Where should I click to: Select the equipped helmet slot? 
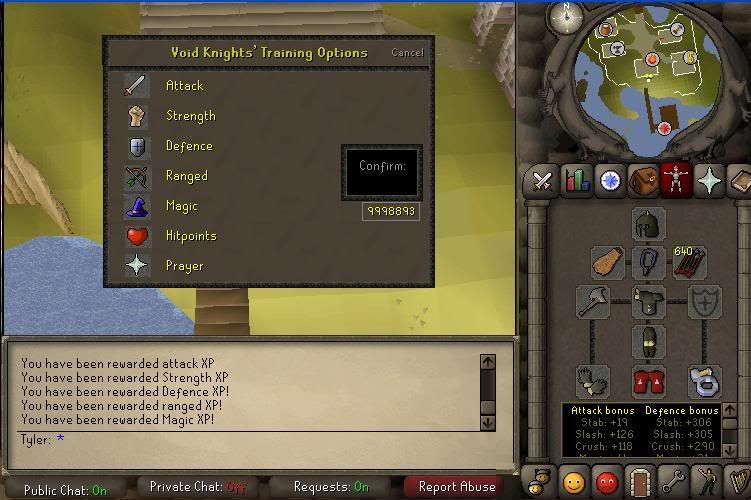click(x=648, y=224)
